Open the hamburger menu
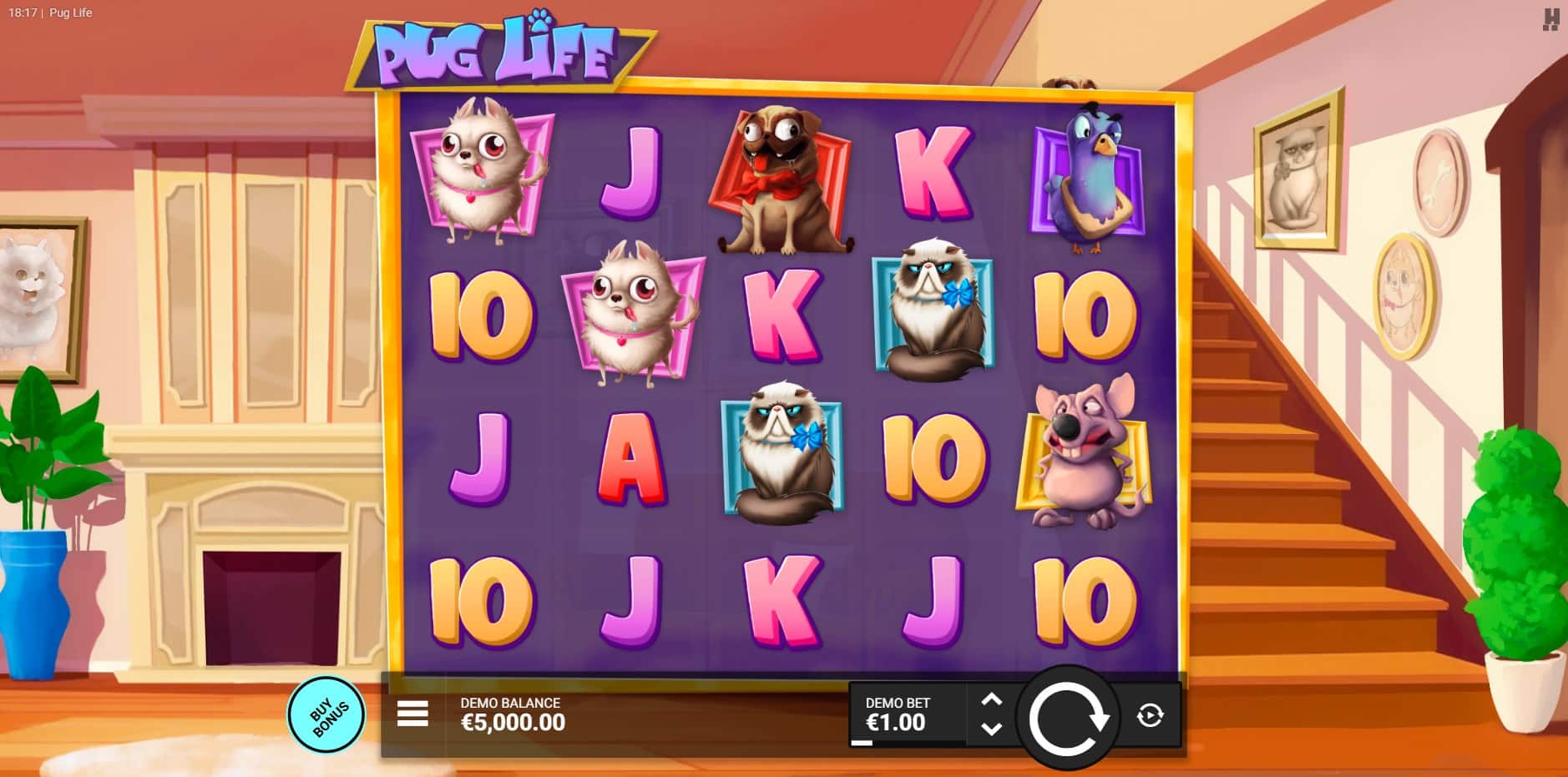1568x777 pixels. click(x=412, y=714)
